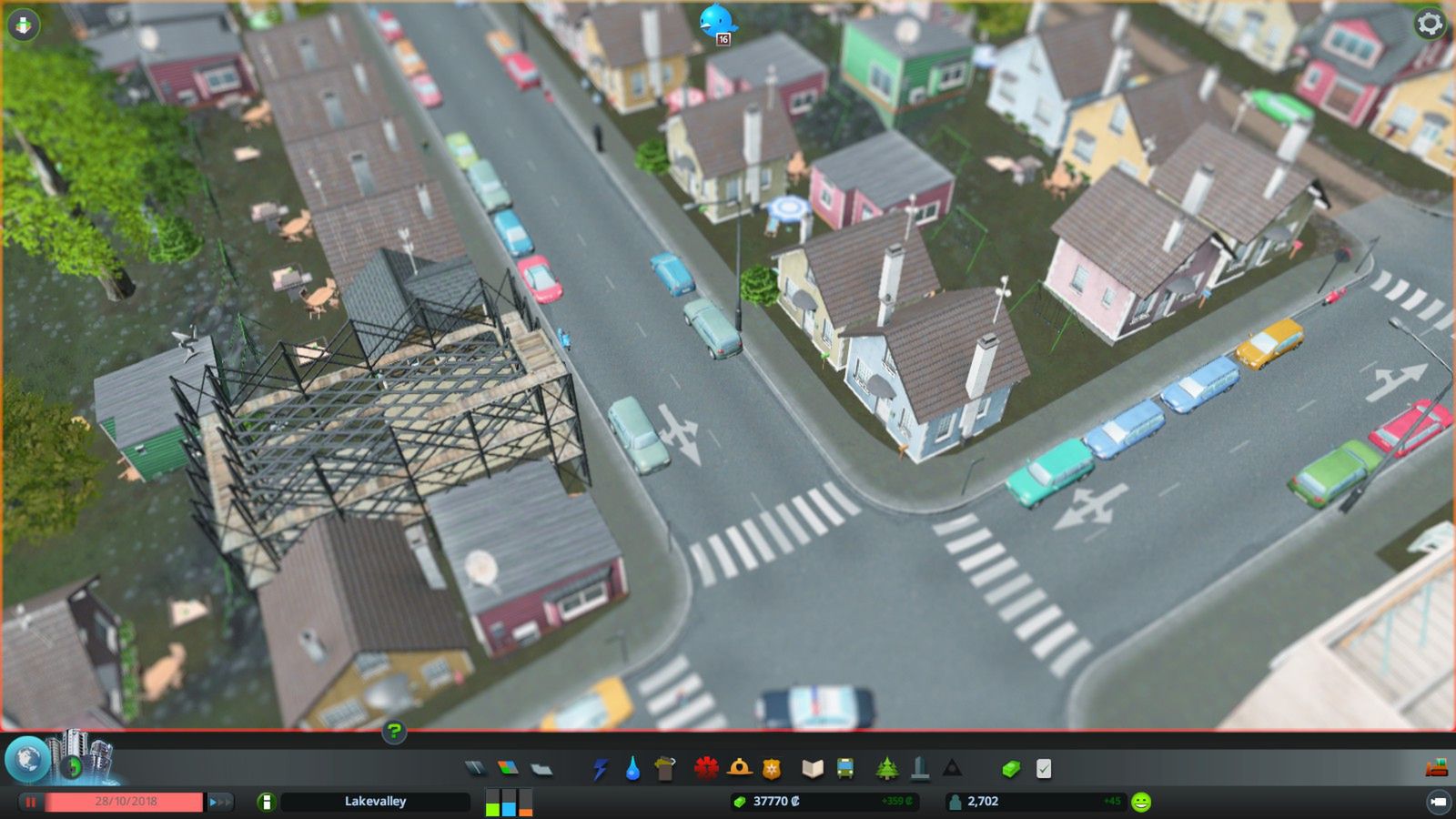Image resolution: width=1456 pixels, height=819 pixels.
Task: Click the Lakevalley city name
Action: [375, 802]
